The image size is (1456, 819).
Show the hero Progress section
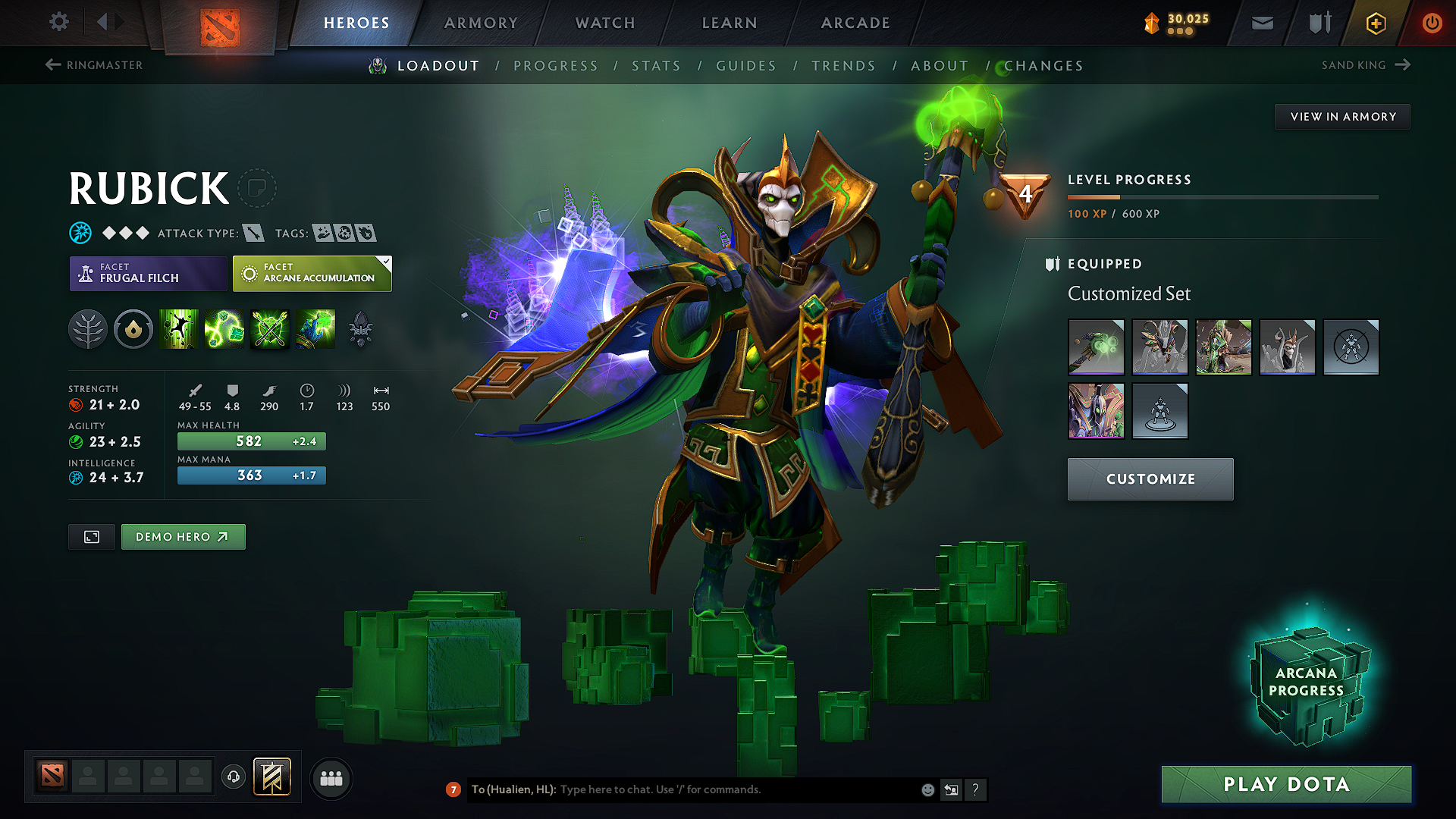pos(556,66)
